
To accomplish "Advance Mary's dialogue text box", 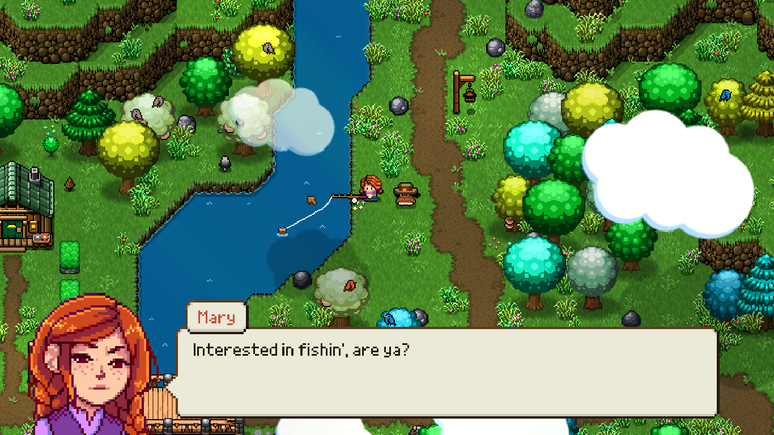I will pyautogui.click(x=446, y=372).
